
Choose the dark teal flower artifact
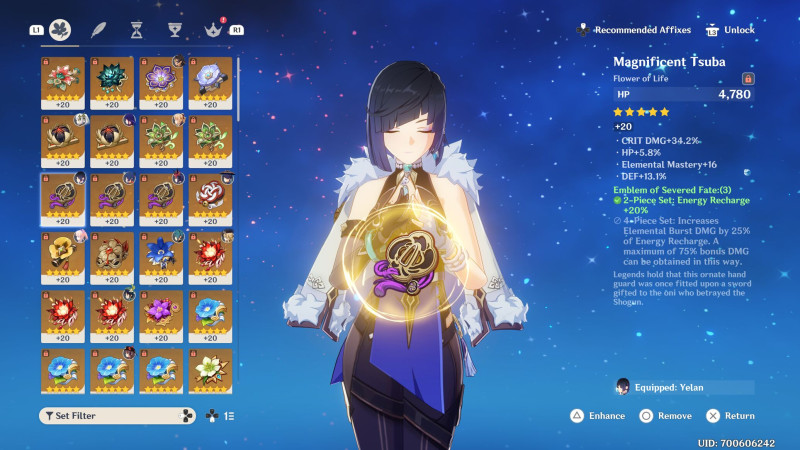click(111, 81)
